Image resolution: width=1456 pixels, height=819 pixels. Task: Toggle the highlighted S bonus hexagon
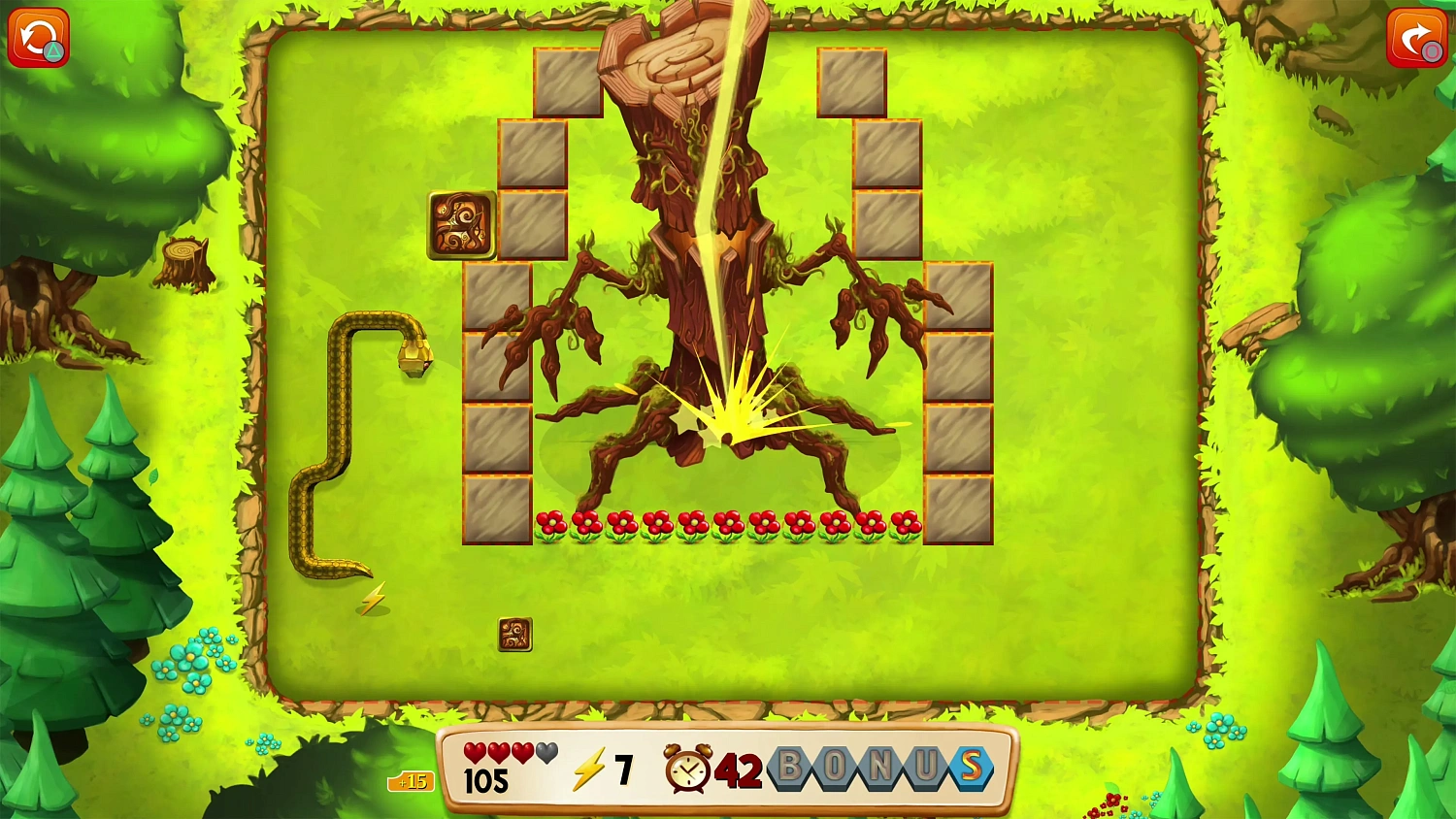[x=970, y=766]
